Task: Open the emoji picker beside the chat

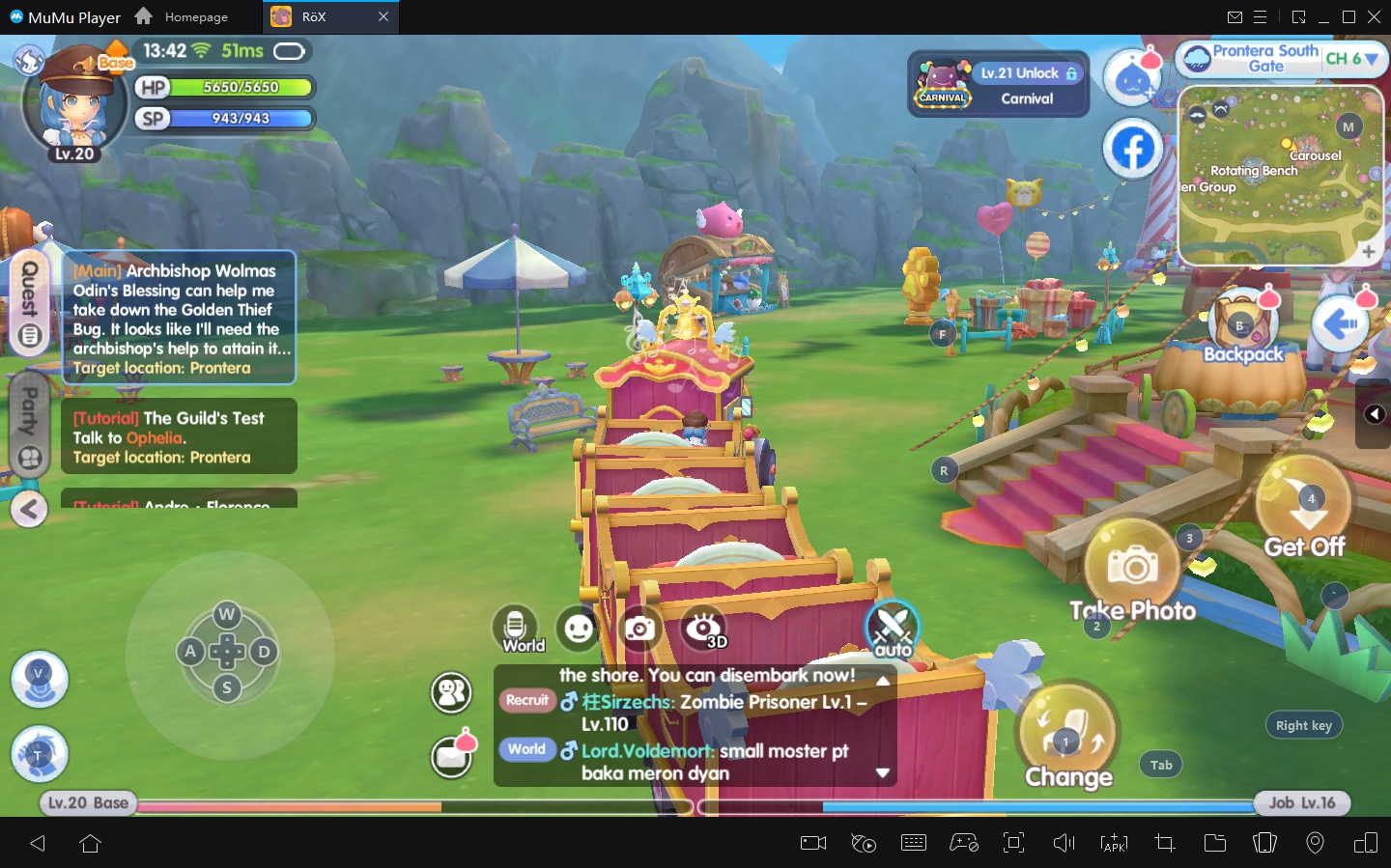Action: [x=579, y=630]
